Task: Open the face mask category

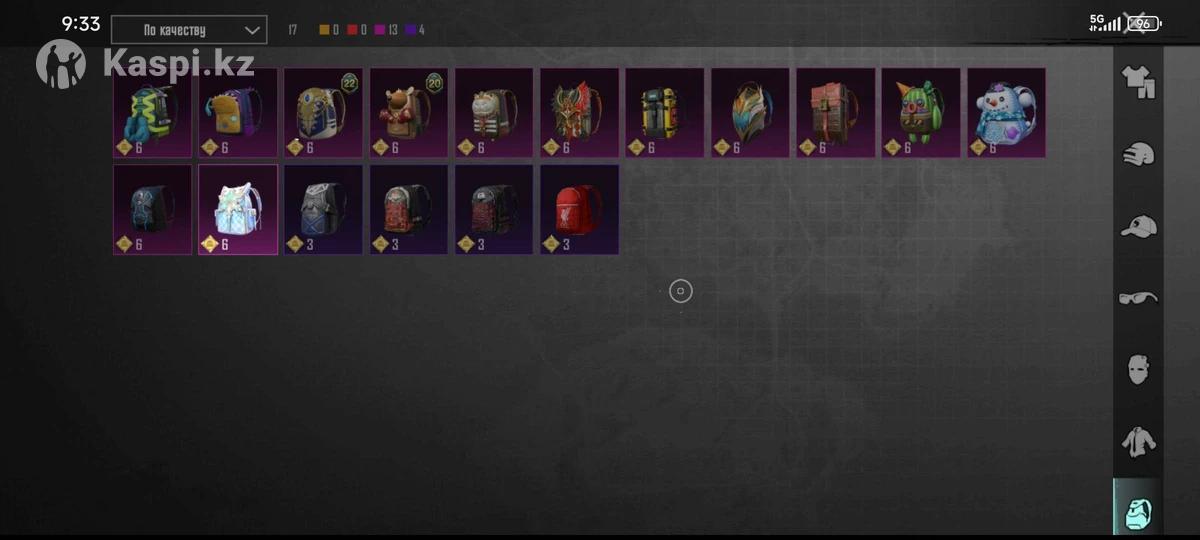Action: (1138, 369)
